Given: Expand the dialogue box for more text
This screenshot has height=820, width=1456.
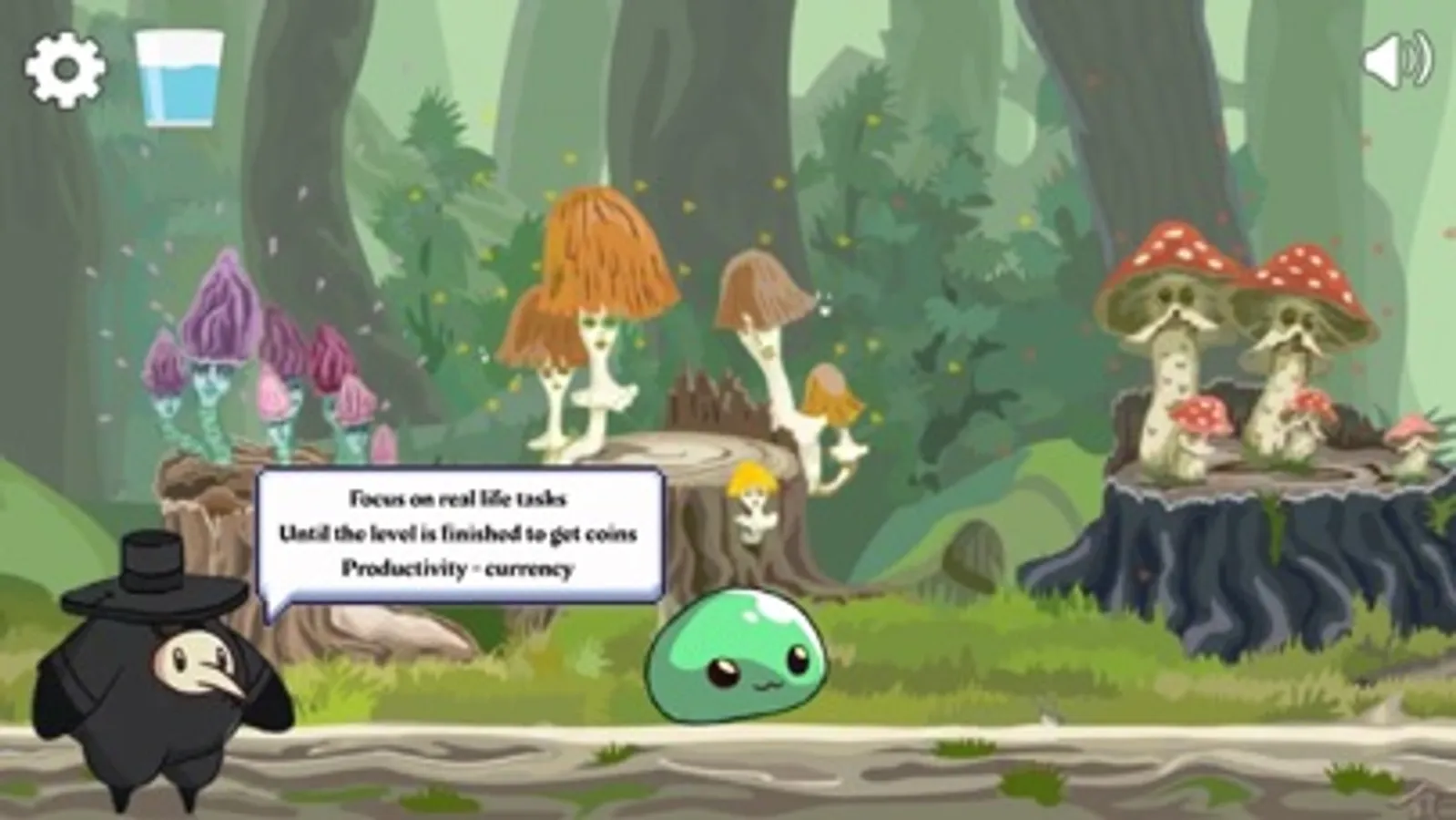Looking at the screenshot, I should (455, 533).
